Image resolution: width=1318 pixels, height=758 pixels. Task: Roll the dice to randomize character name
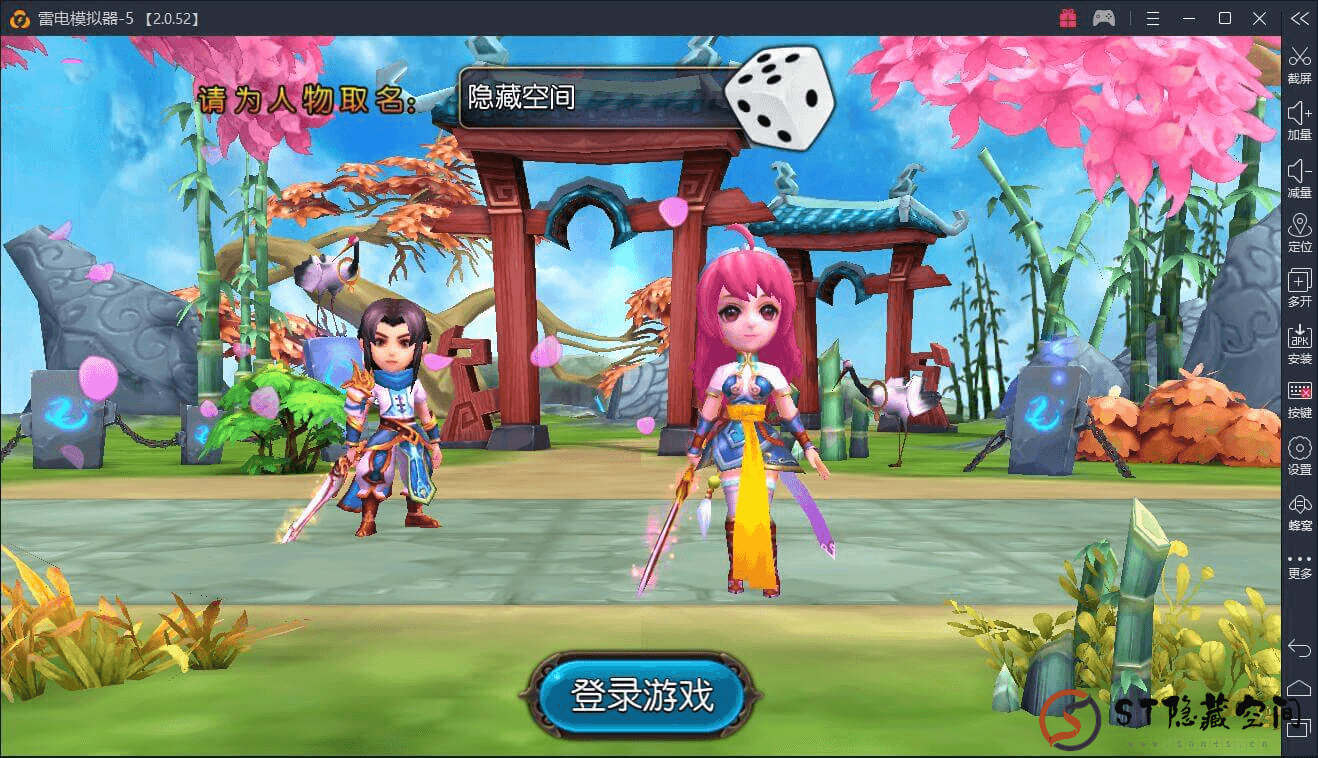pos(779,95)
